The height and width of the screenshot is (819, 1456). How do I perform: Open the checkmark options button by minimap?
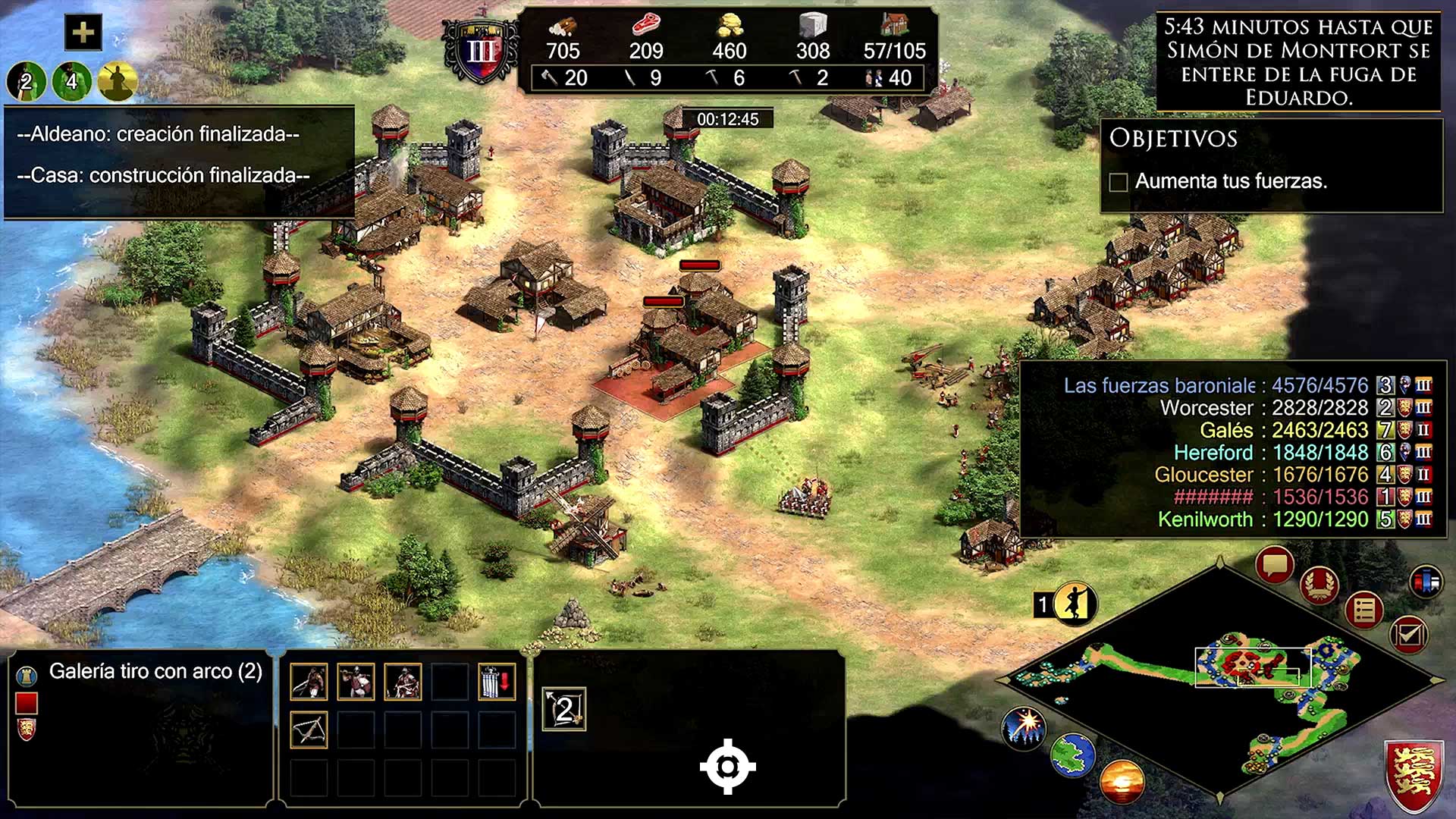[x=1409, y=633]
